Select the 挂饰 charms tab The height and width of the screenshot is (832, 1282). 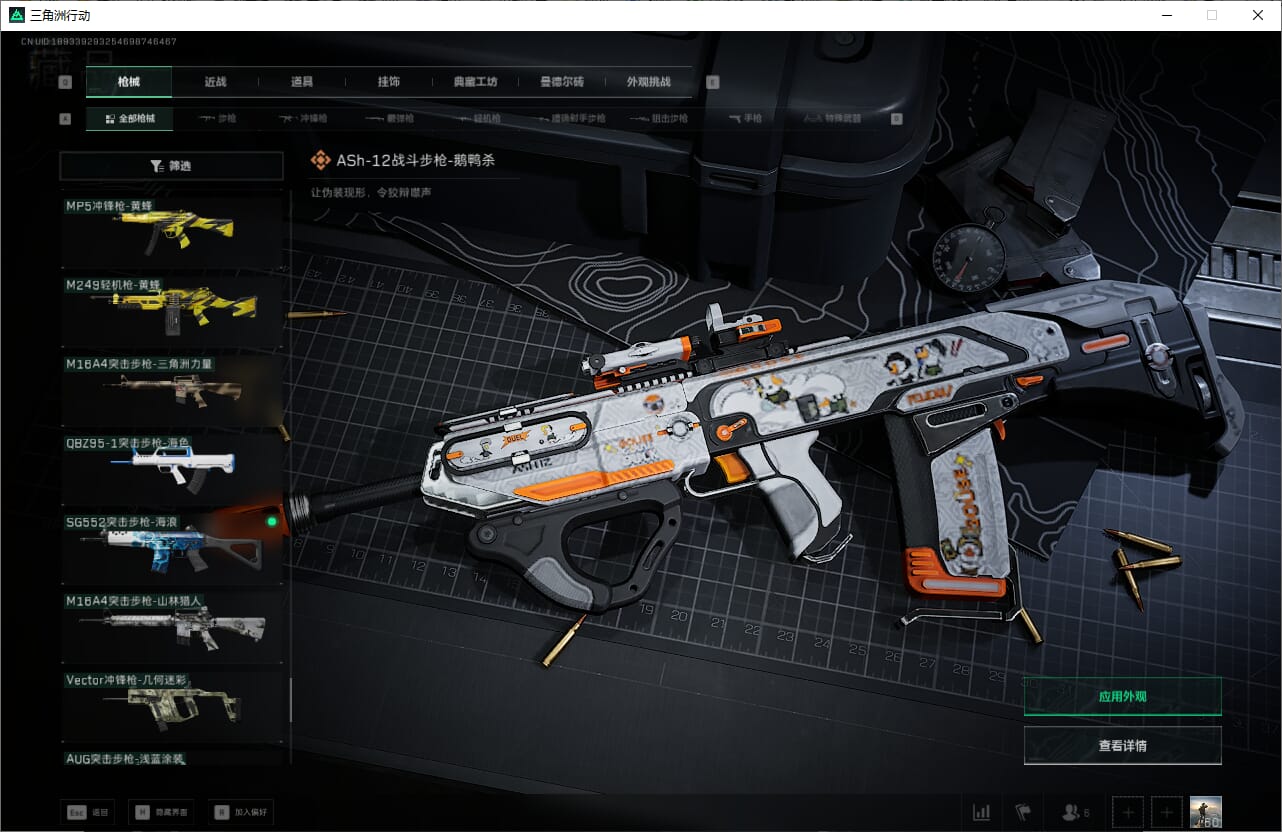[388, 82]
